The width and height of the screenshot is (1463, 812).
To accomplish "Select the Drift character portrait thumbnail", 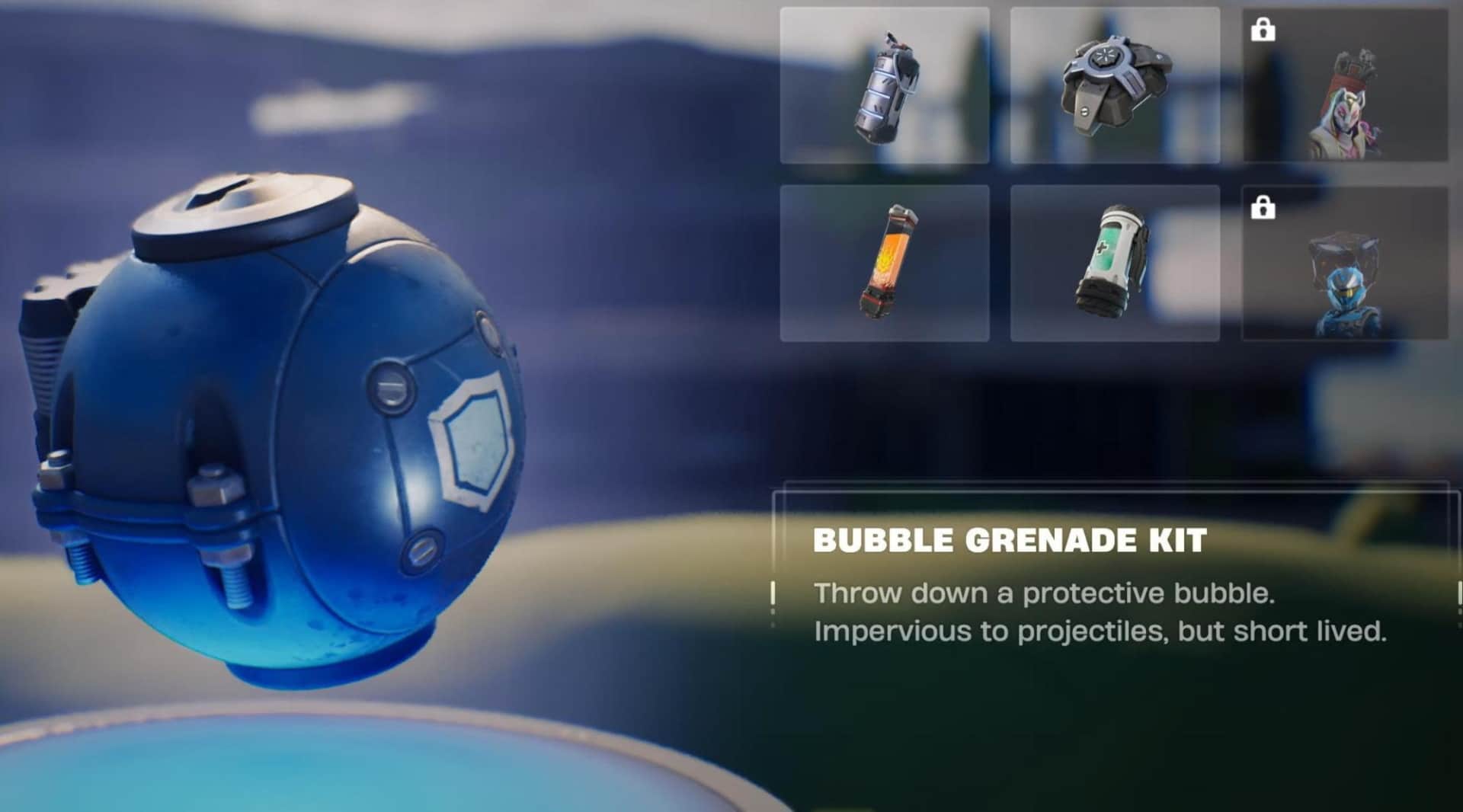I will pyautogui.click(x=1360, y=114).
